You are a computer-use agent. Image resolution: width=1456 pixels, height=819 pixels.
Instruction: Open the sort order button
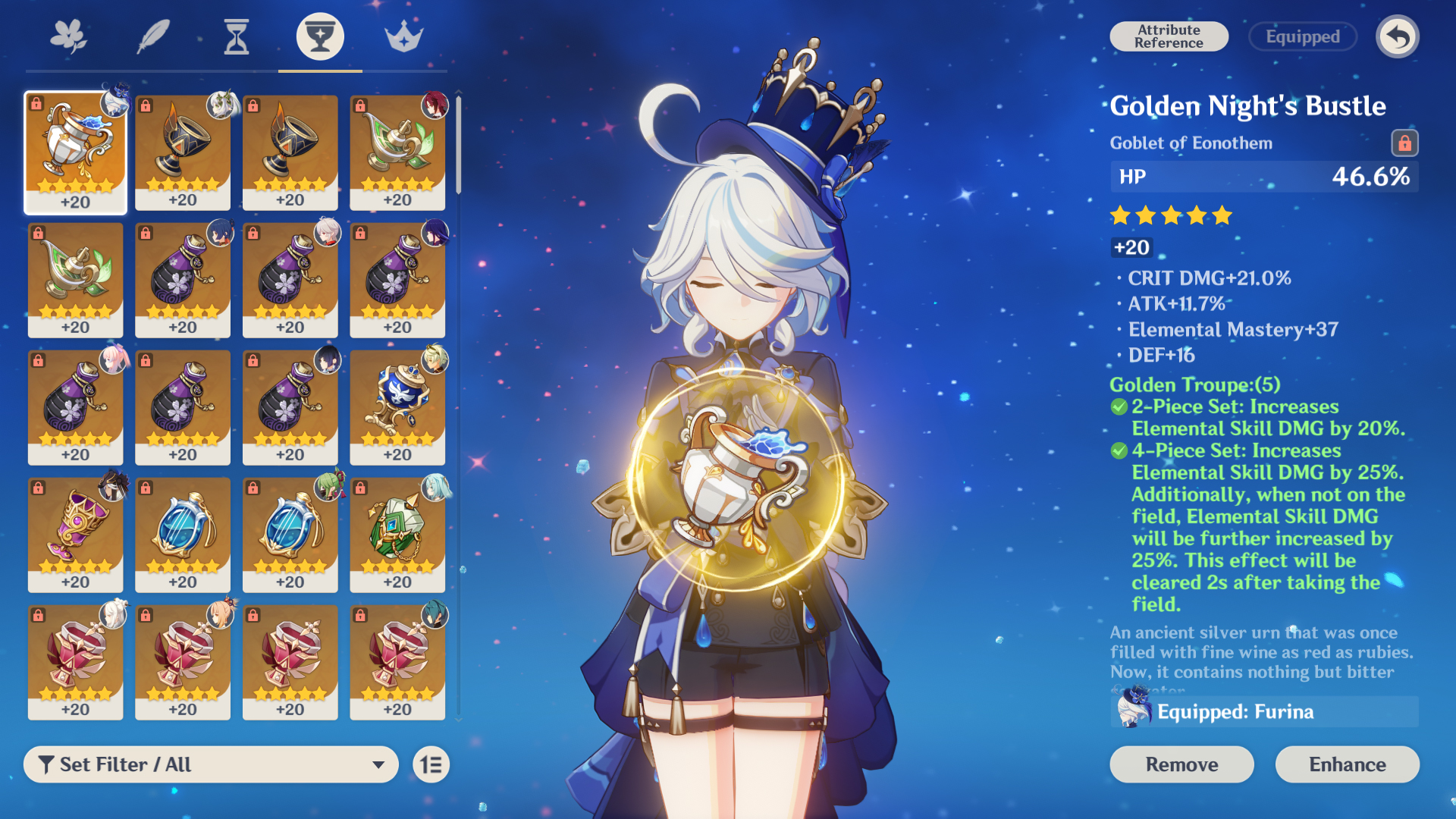point(431,764)
